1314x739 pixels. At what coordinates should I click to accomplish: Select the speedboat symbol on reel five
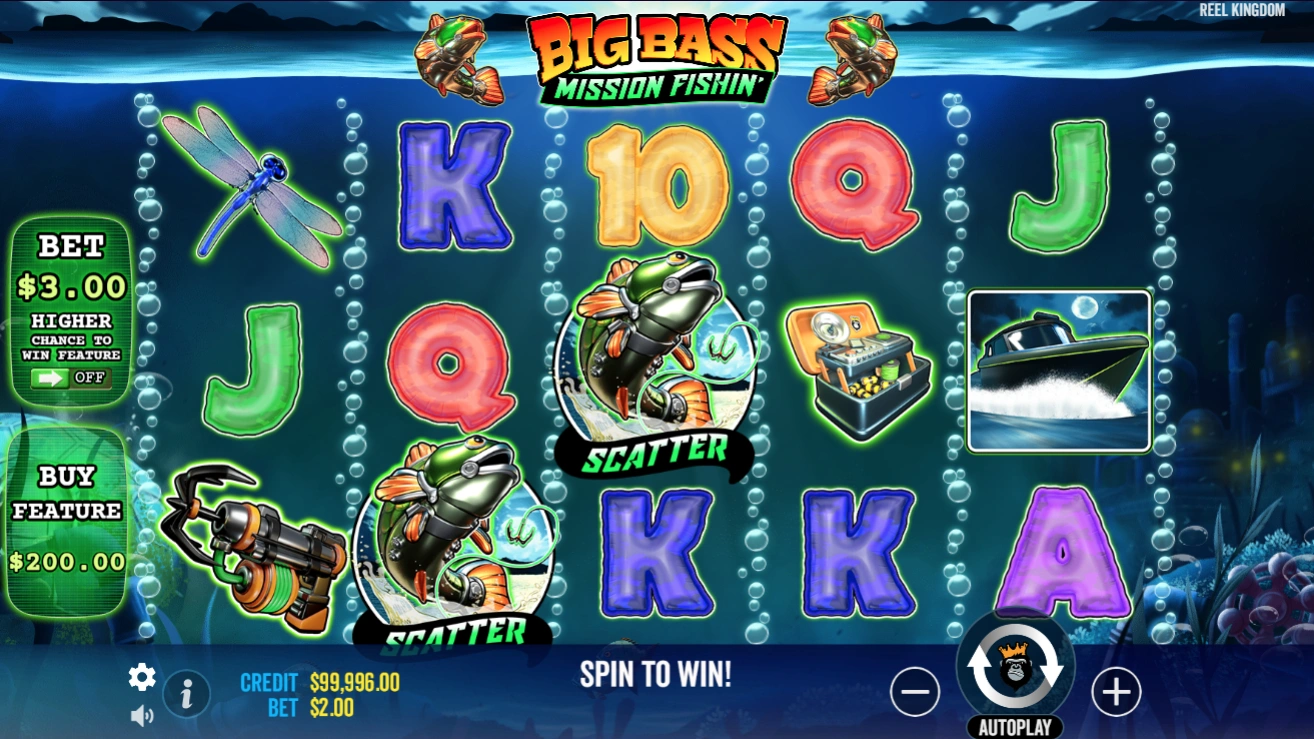click(x=1057, y=371)
